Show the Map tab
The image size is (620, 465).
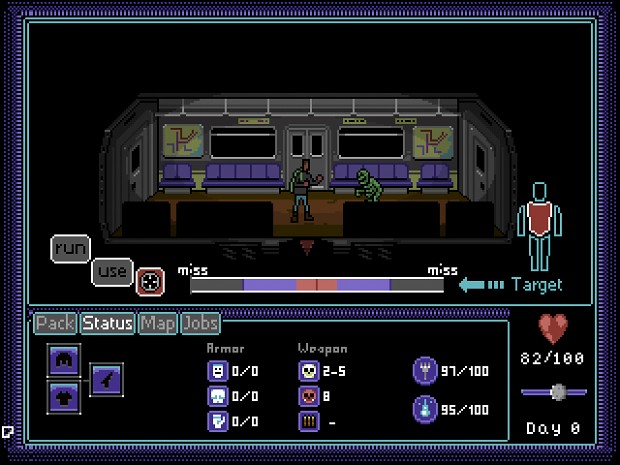pyautogui.click(x=157, y=323)
